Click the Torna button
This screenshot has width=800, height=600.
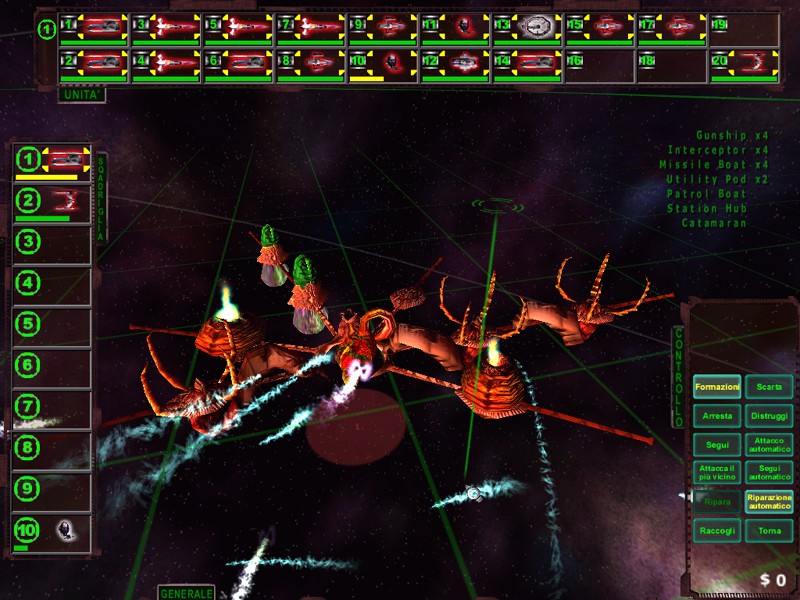click(769, 531)
